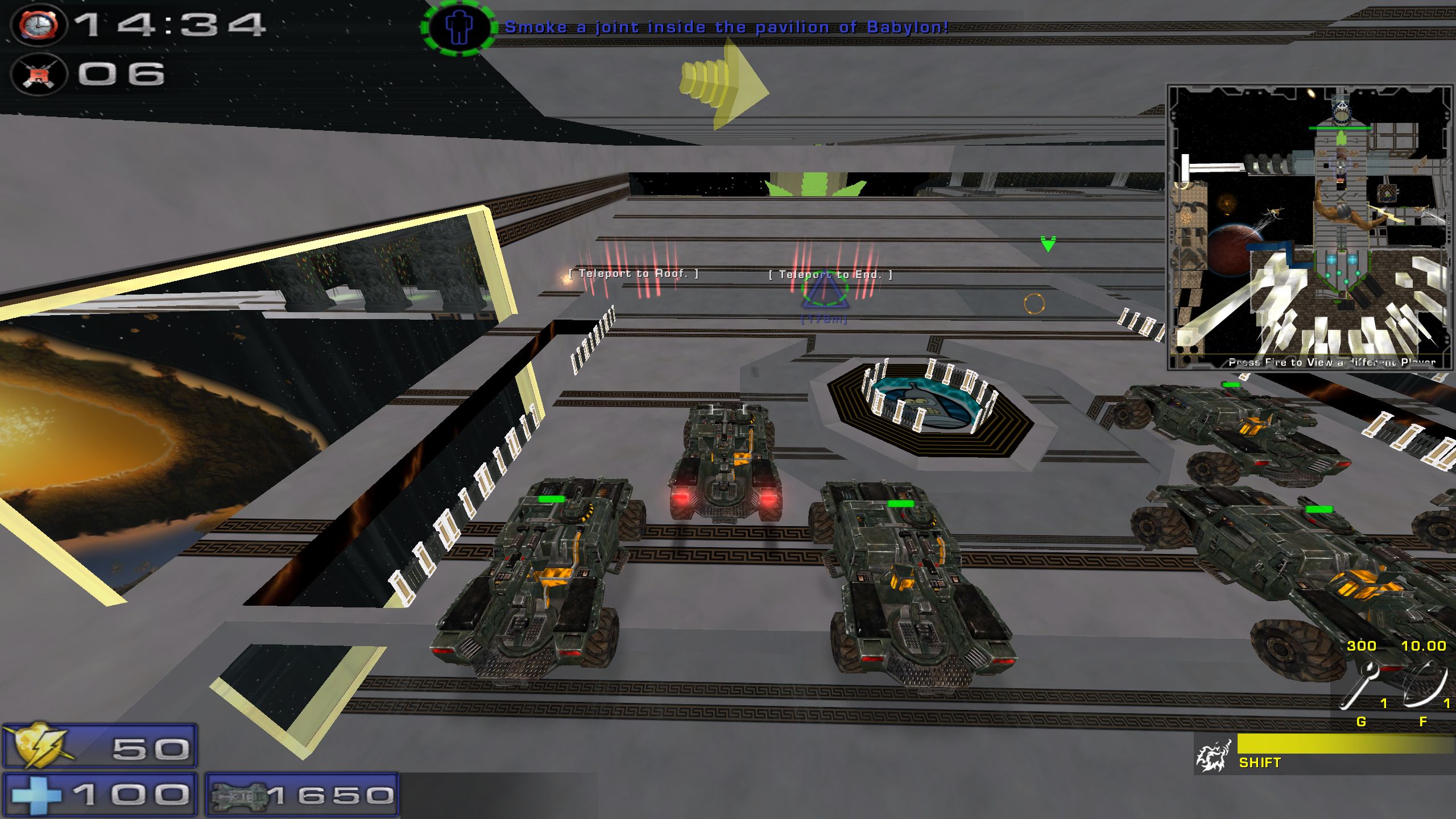Select the shield lightning bolt icon

pos(40,745)
